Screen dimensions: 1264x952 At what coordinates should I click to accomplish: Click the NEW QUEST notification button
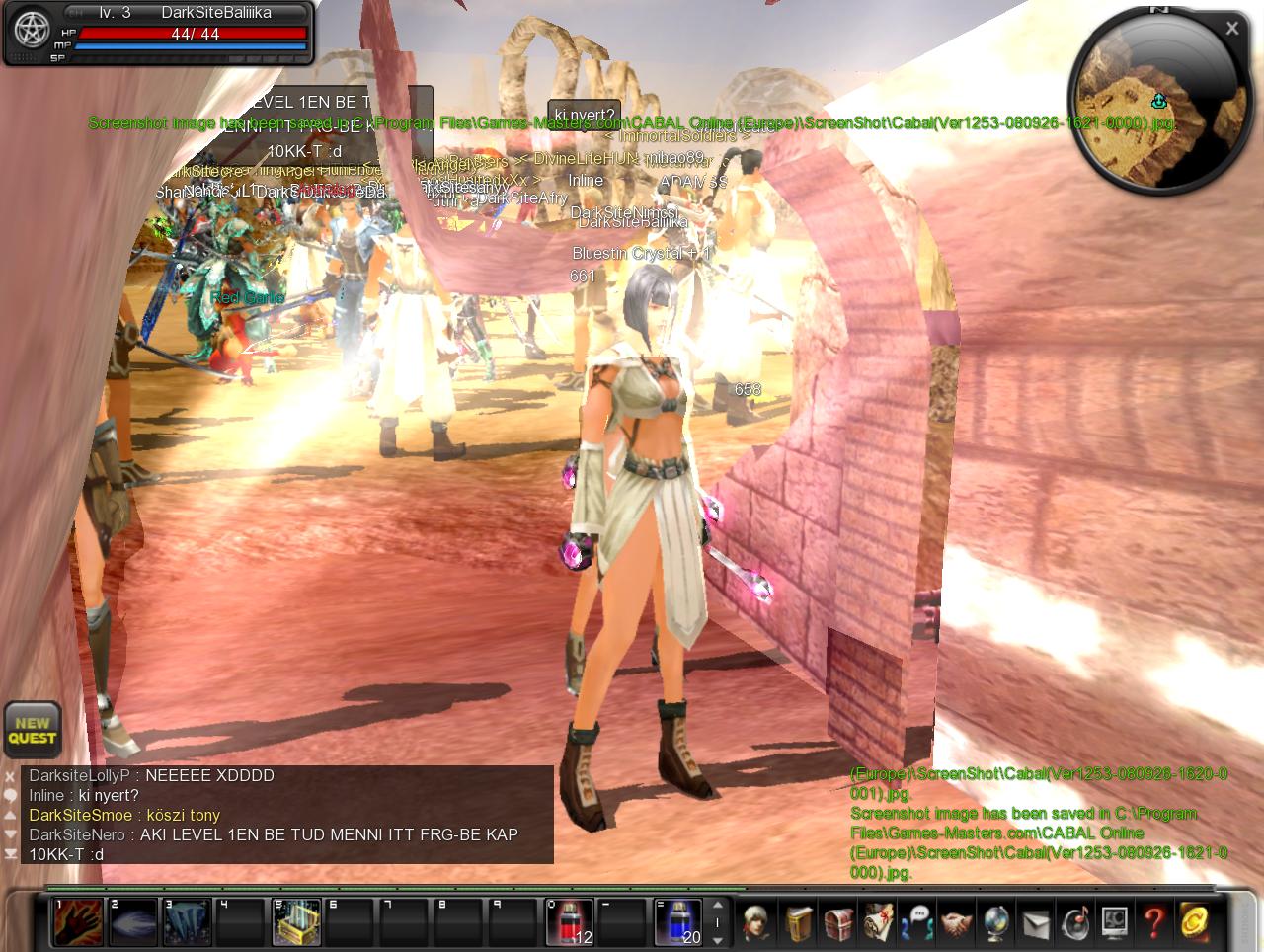coord(33,731)
